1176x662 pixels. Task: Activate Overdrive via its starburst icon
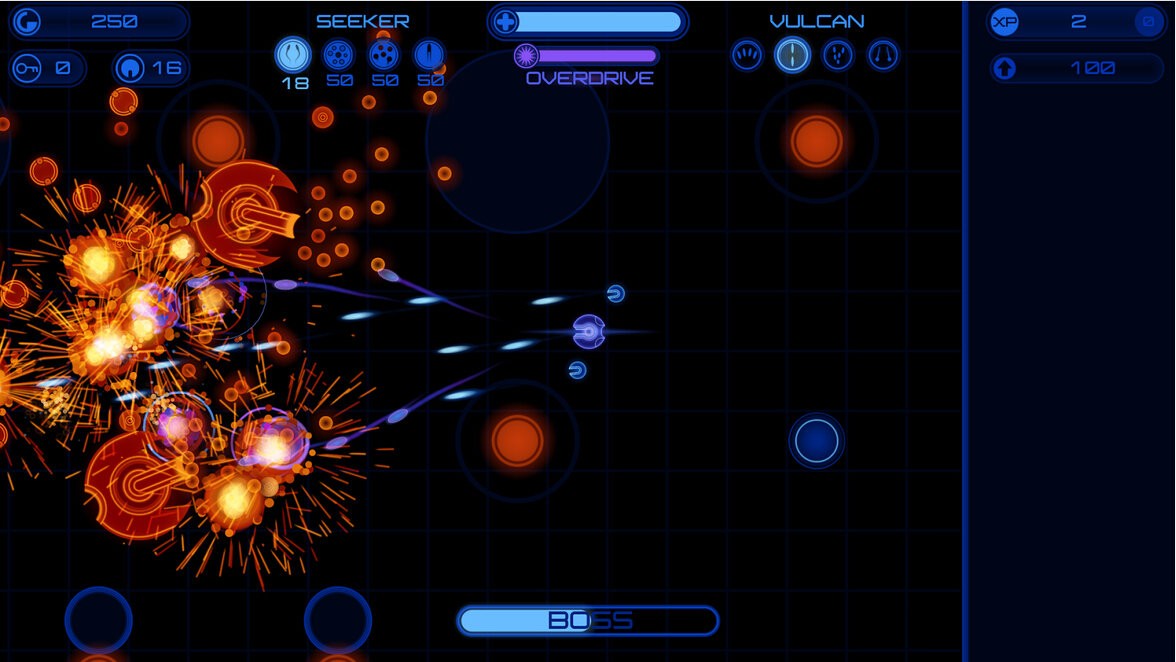526,56
